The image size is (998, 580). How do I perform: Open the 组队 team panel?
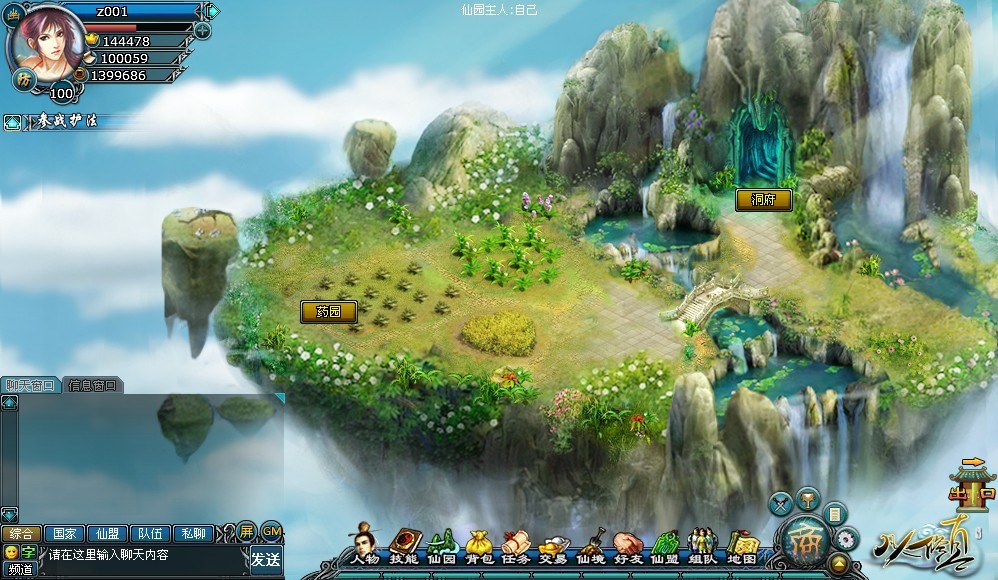point(702,545)
